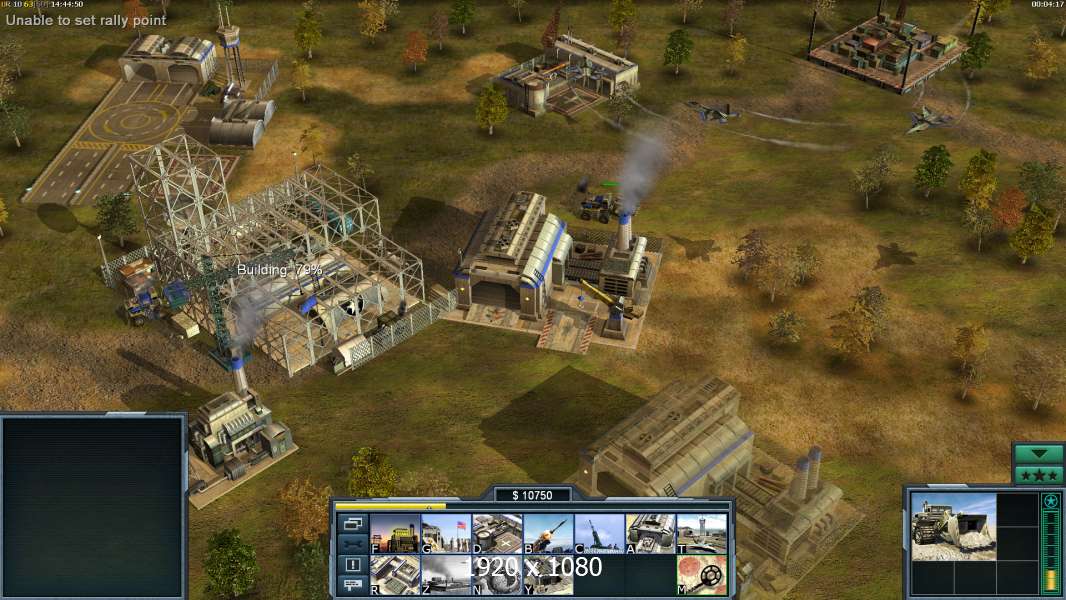Click the minimap radar panel
Image resolution: width=1066 pixels, height=600 pixels.
(93, 507)
